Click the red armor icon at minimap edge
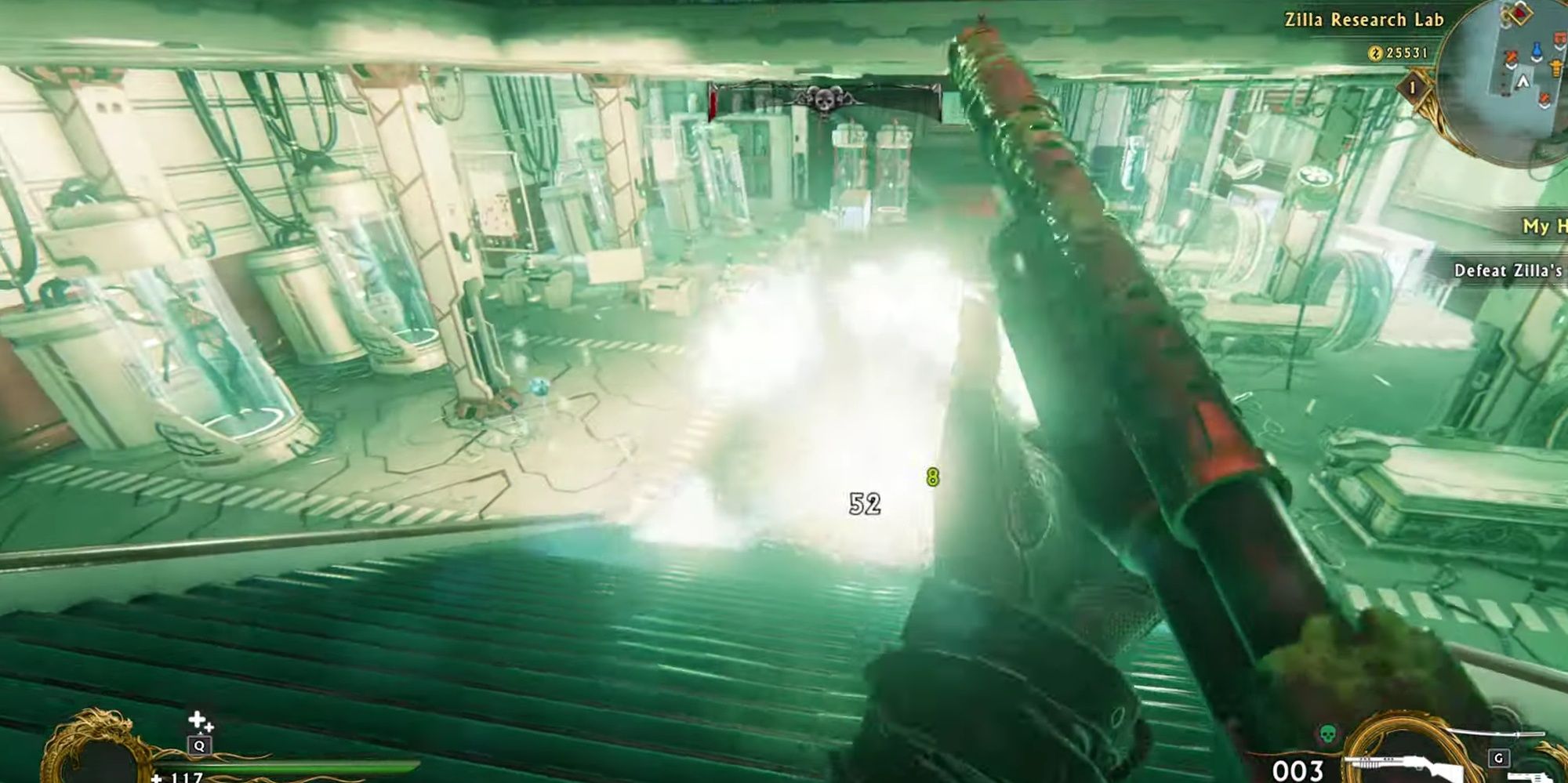The height and width of the screenshot is (783, 1568). point(1560,38)
